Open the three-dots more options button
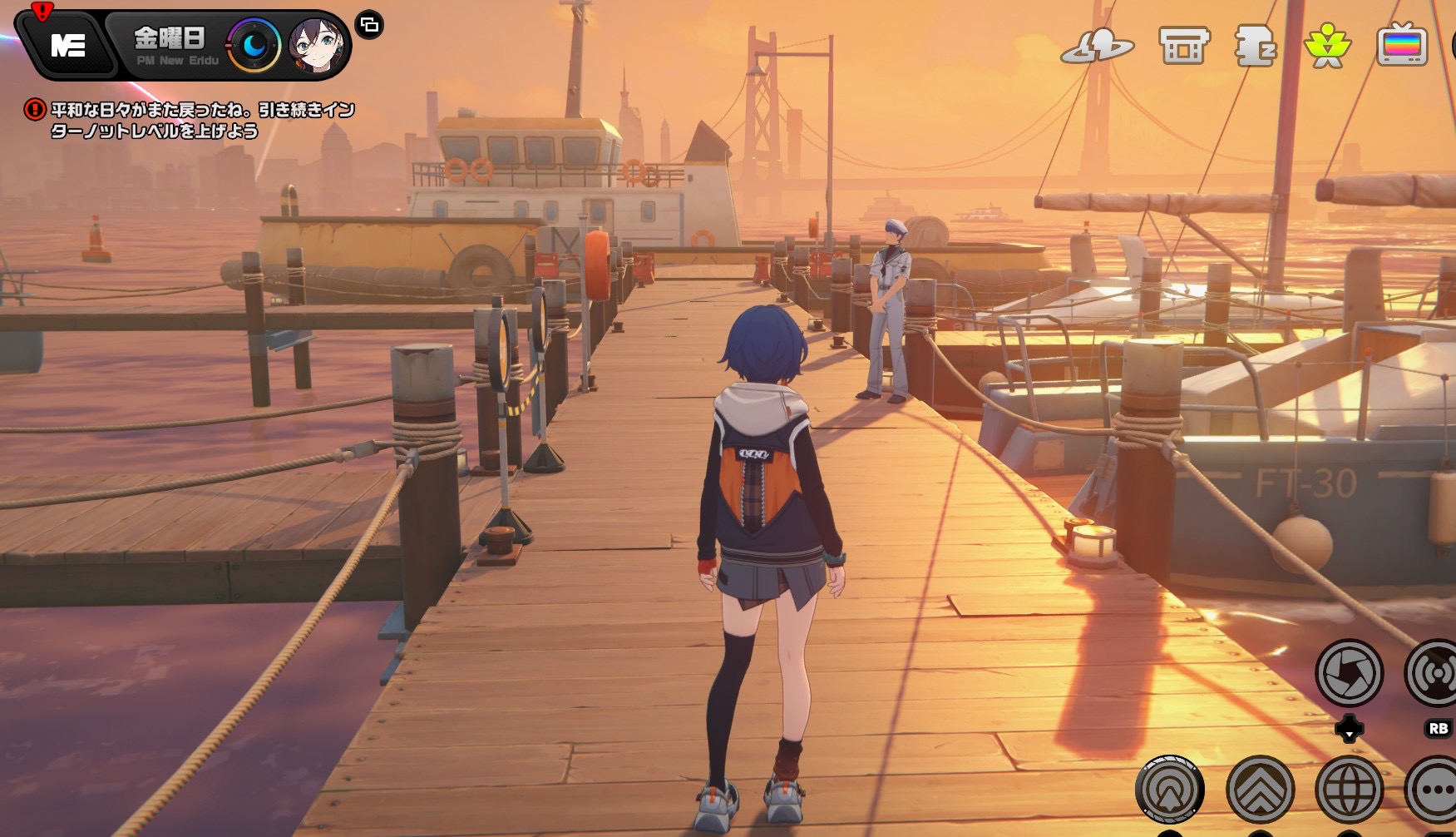The height and width of the screenshot is (837, 1456). (1436, 789)
